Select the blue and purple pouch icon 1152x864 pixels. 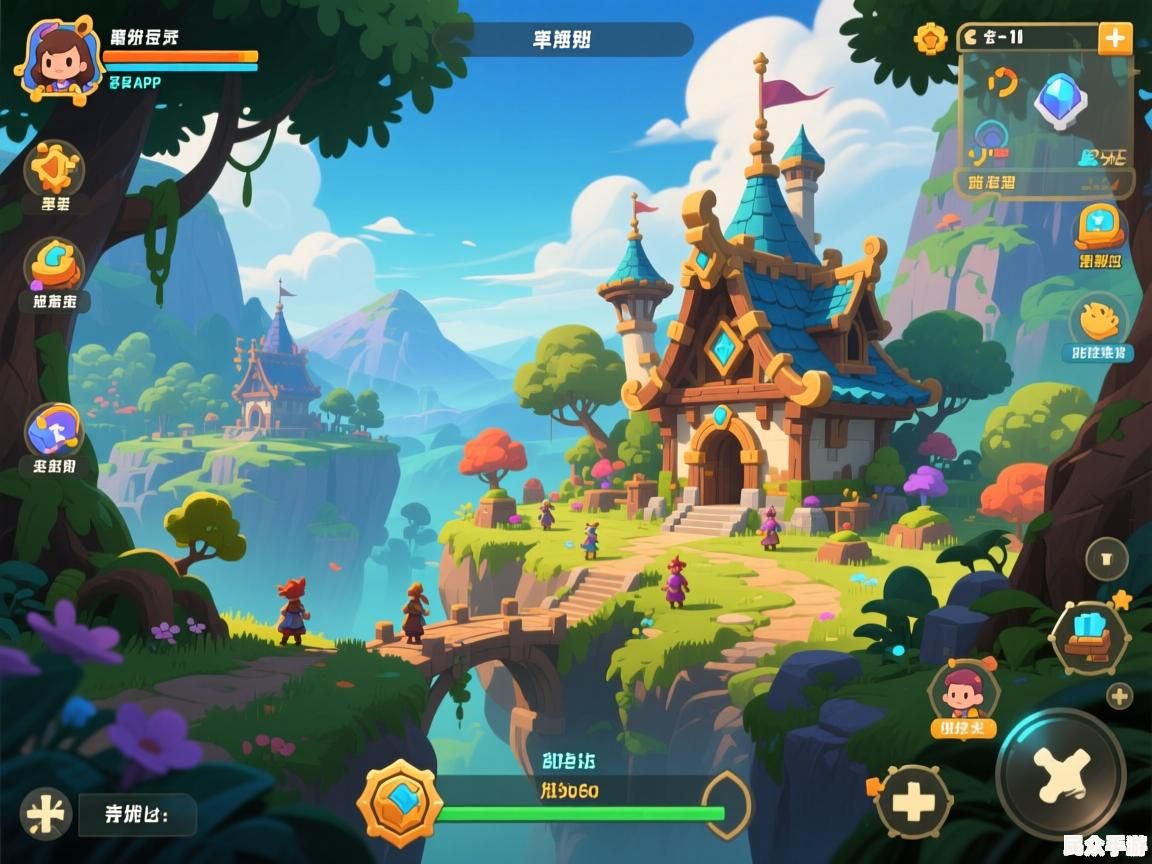point(54,430)
